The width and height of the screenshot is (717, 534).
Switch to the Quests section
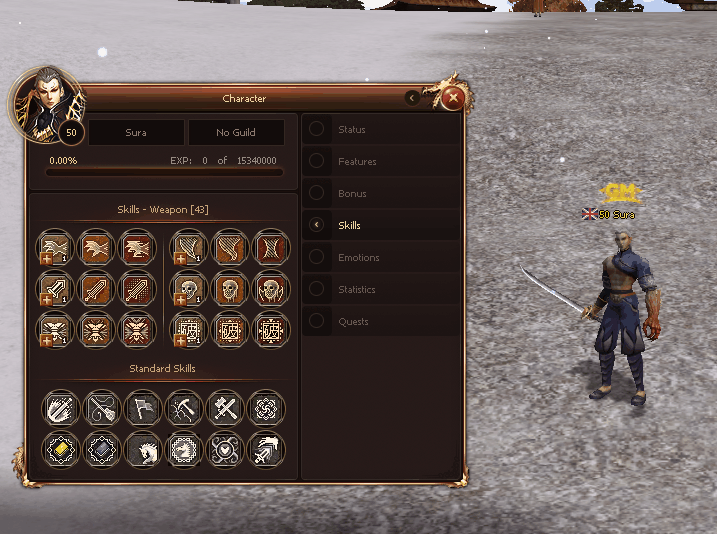pos(353,321)
